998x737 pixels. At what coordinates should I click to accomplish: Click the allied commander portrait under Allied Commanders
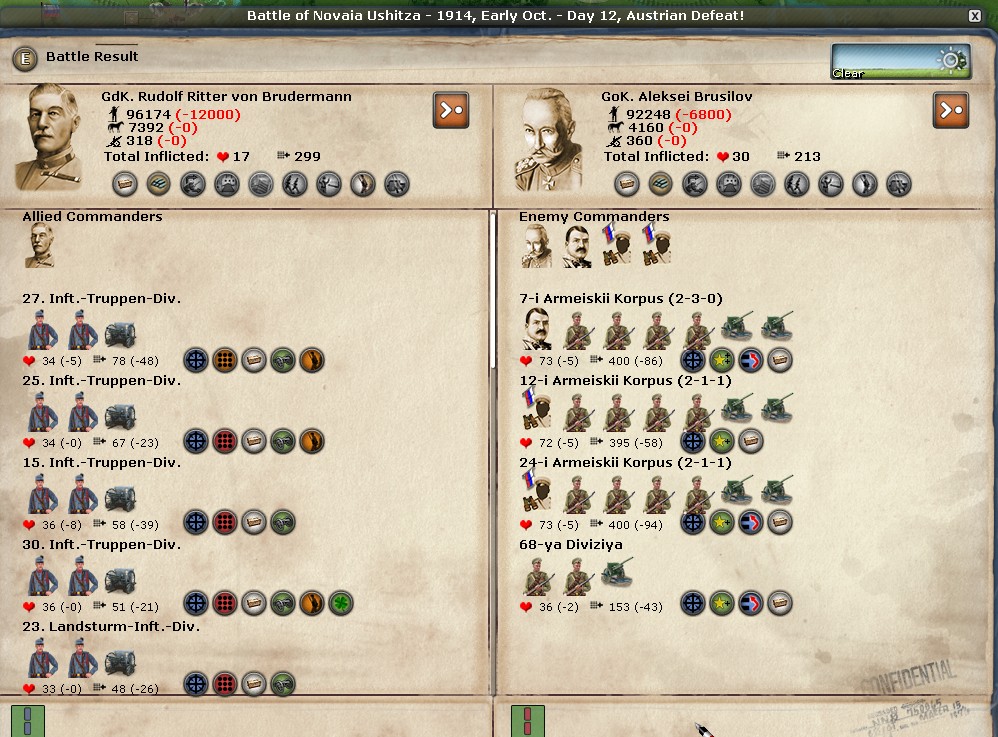coord(40,246)
